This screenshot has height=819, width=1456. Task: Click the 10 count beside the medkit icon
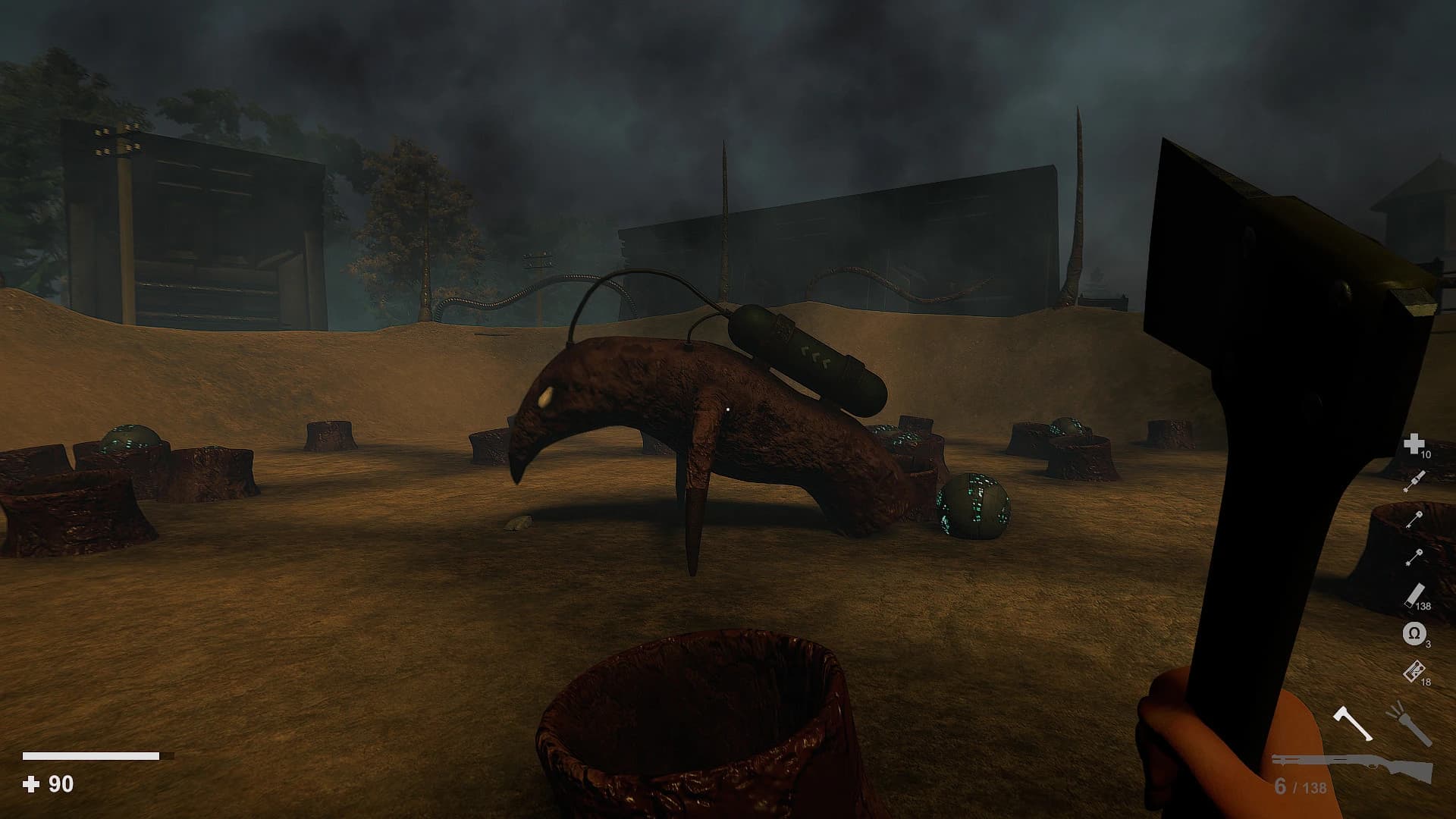[1425, 455]
